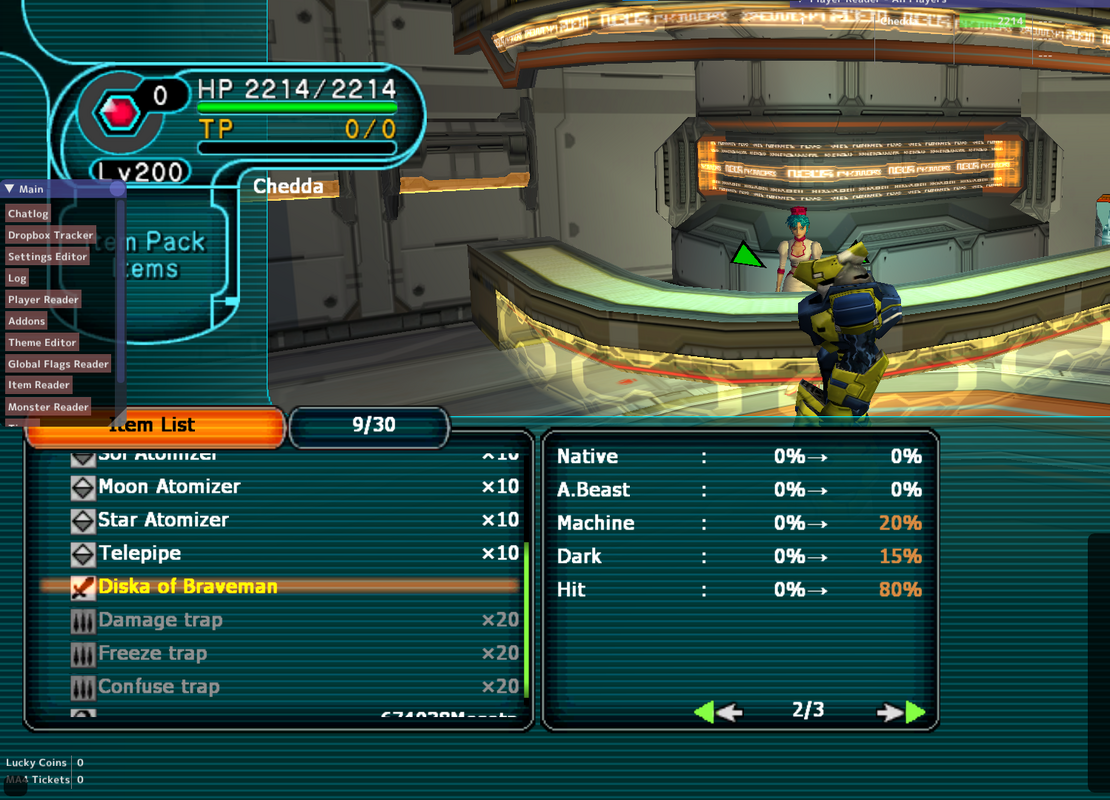Screen dimensions: 1110x800
Task: Open the Player Reader addon
Action: tap(43, 300)
